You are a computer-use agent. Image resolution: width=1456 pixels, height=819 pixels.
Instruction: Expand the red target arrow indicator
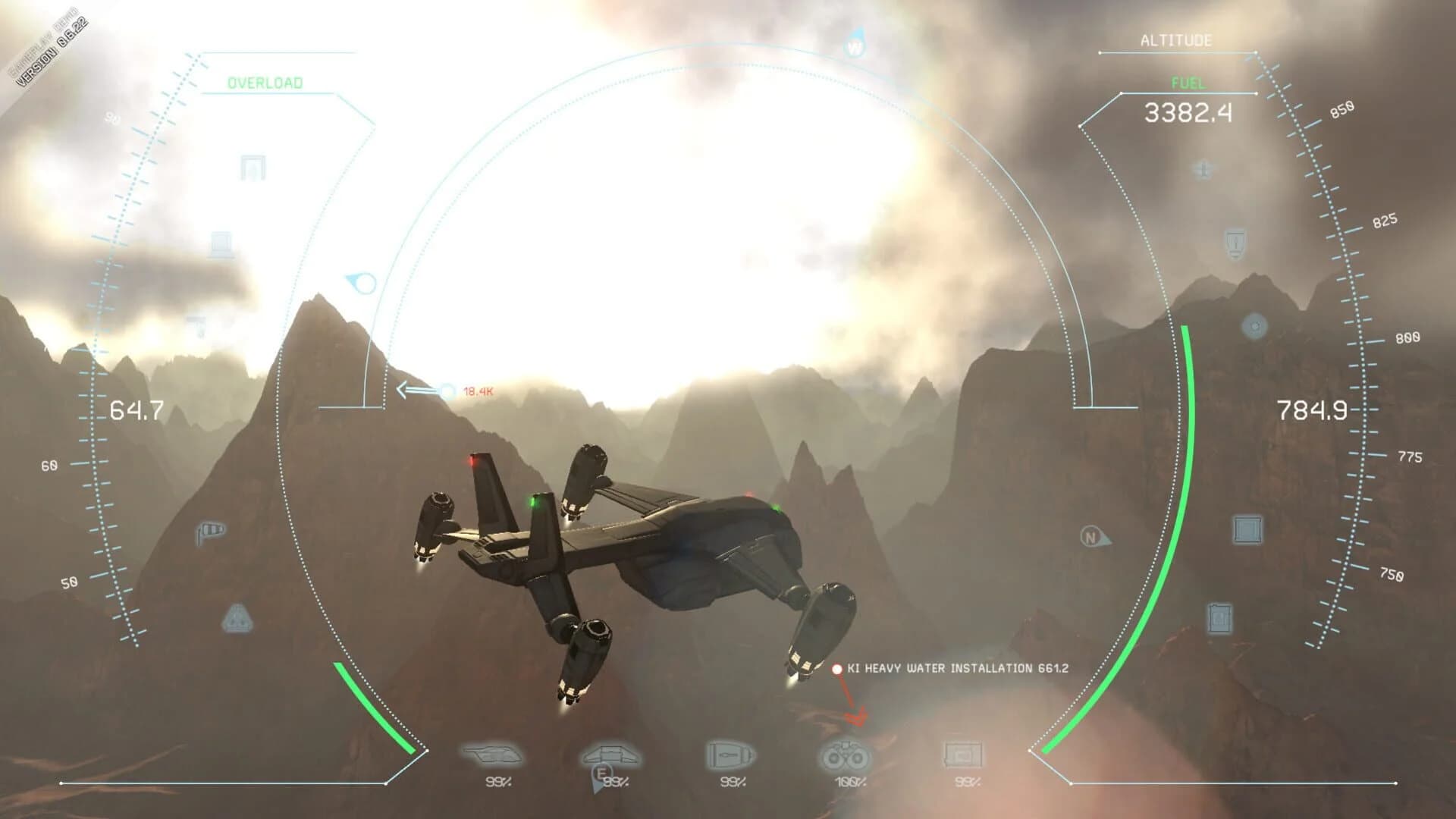[x=857, y=713]
